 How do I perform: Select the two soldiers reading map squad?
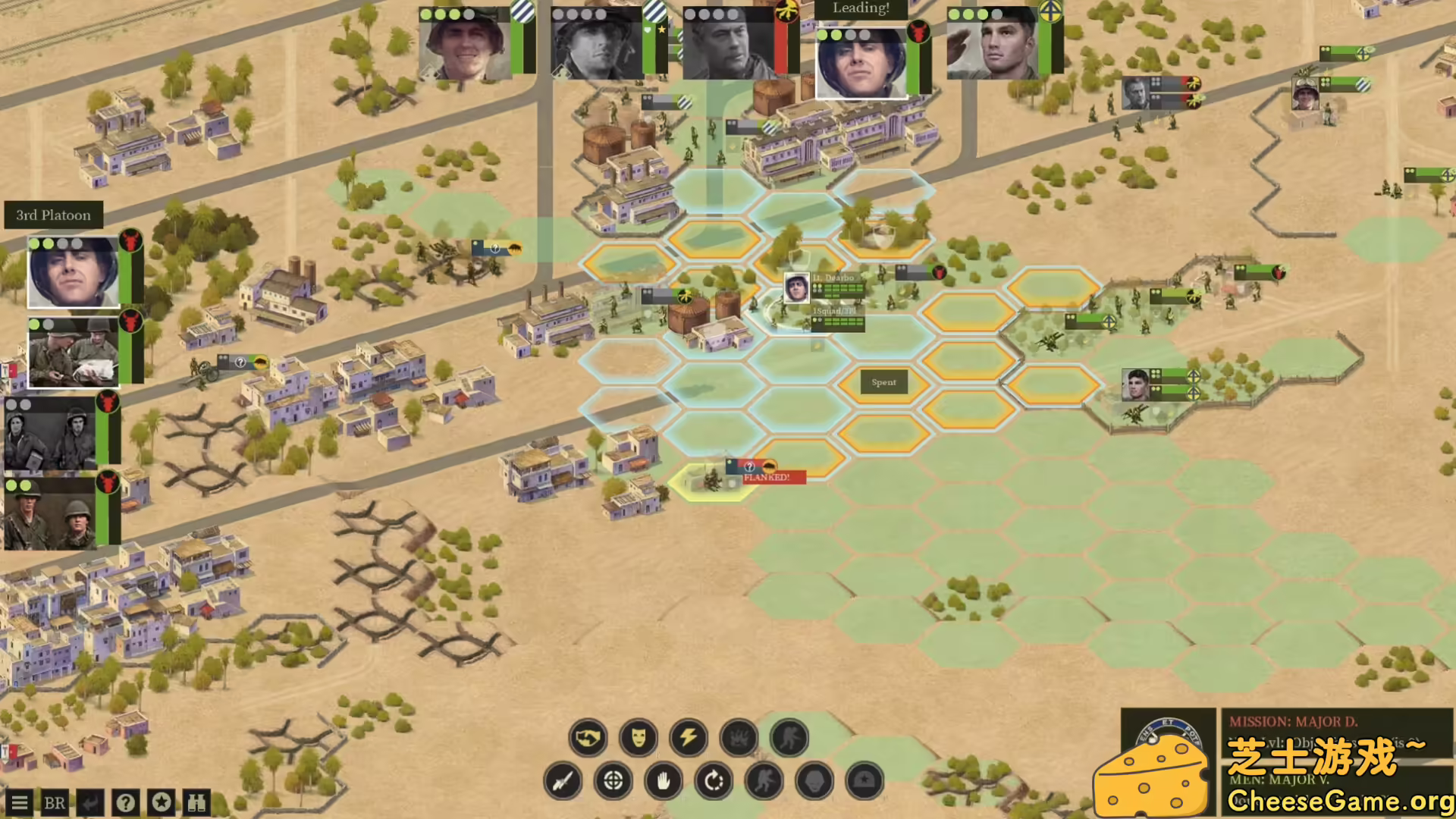[x=73, y=352]
